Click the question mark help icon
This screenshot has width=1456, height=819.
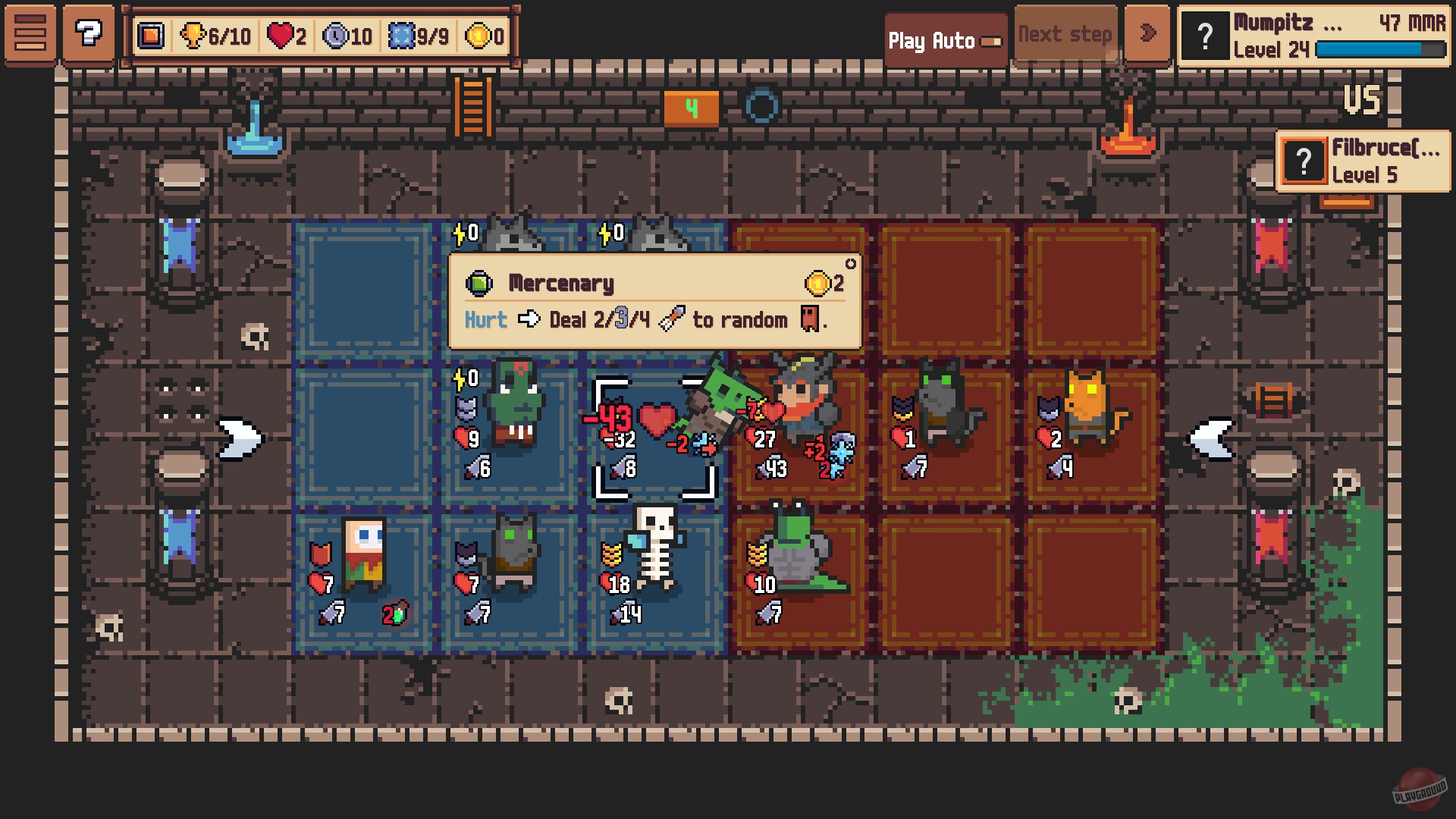[89, 33]
